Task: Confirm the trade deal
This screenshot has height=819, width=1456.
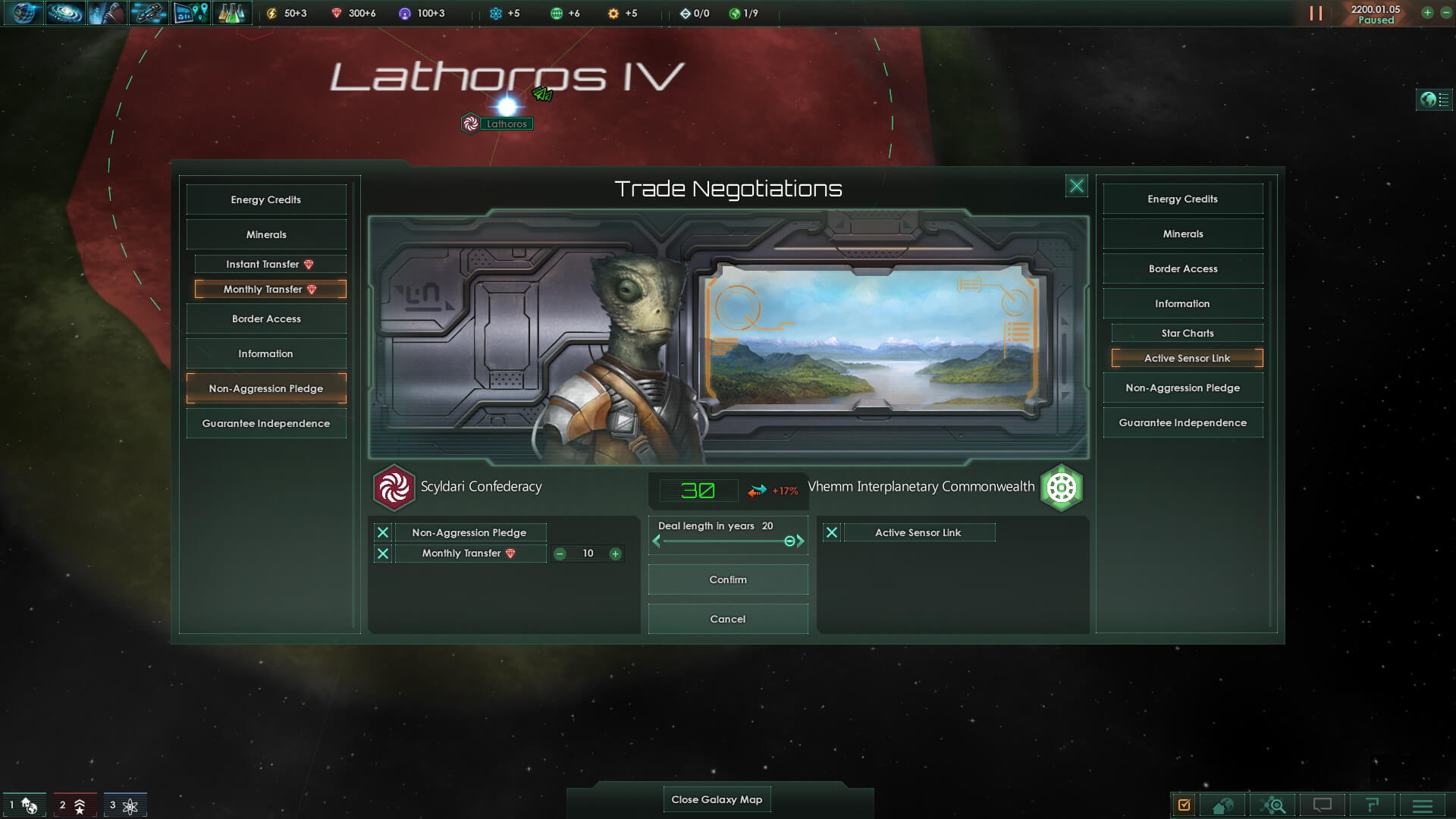Action: (x=727, y=579)
